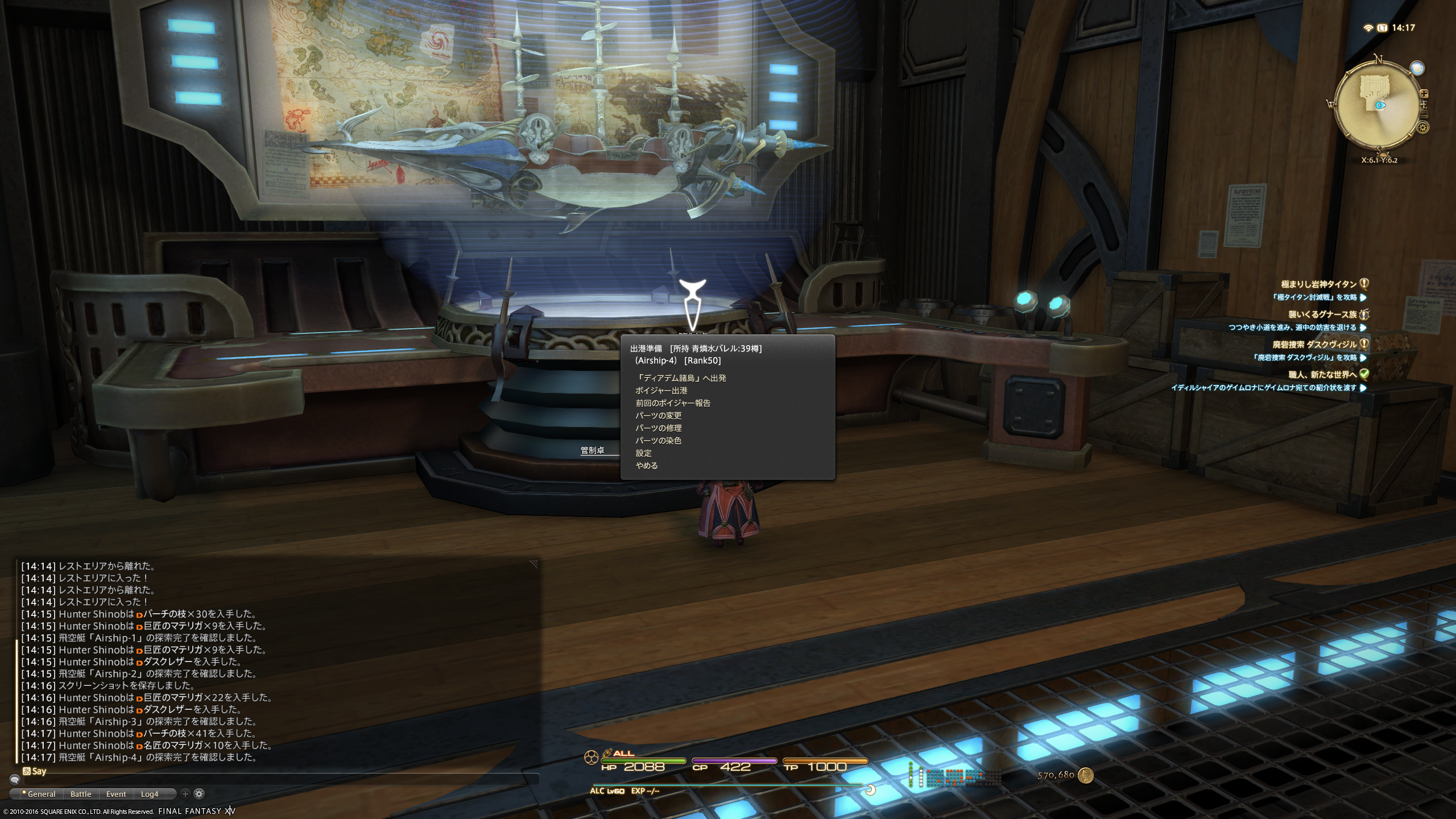The width and height of the screenshot is (1456, 819).
Task: Click the chat log gear settings icon
Action: pyautogui.click(x=199, y=793)
